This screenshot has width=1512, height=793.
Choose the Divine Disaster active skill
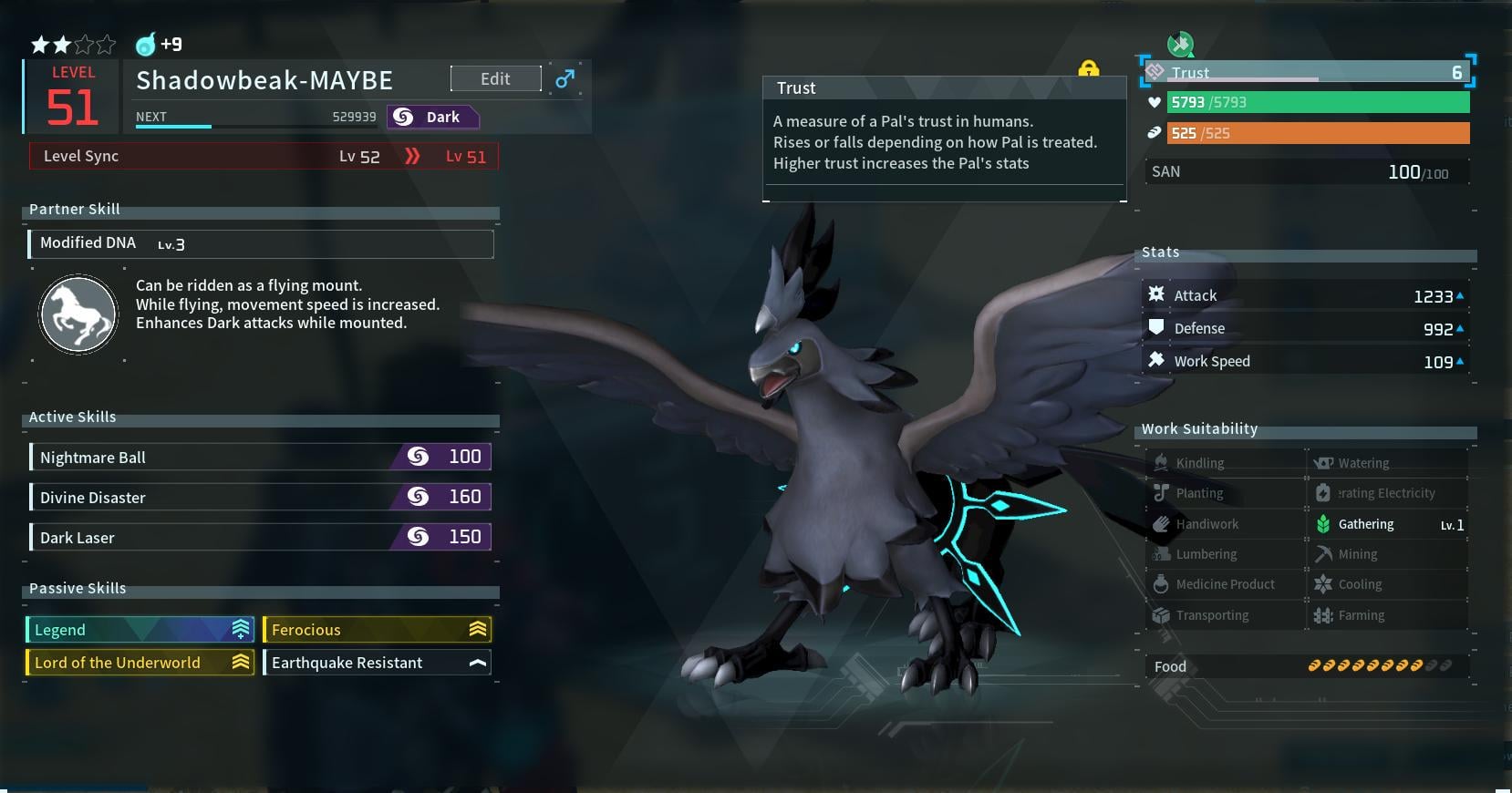262,497
